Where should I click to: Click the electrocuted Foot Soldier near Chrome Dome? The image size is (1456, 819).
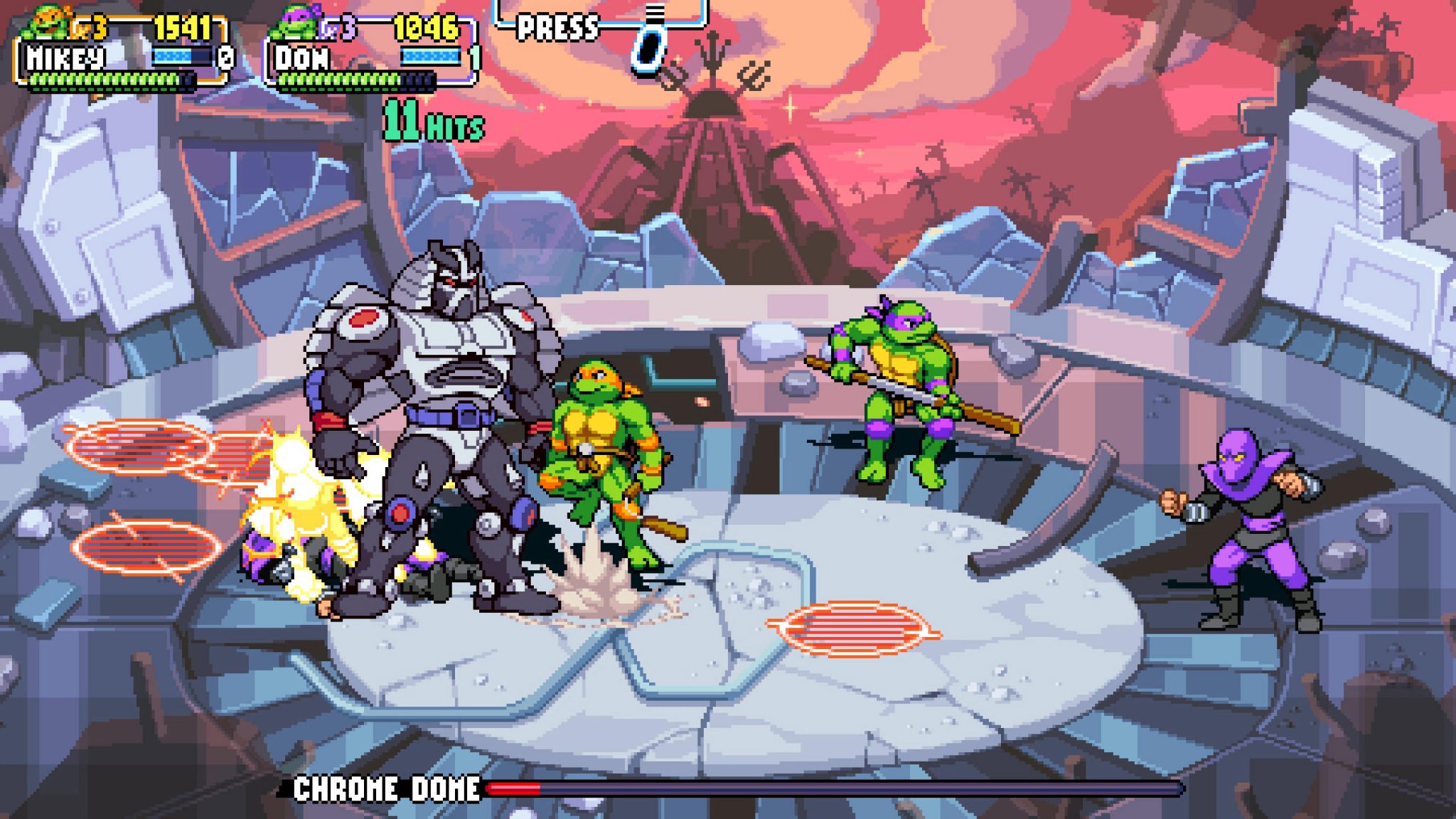[306, 547]
